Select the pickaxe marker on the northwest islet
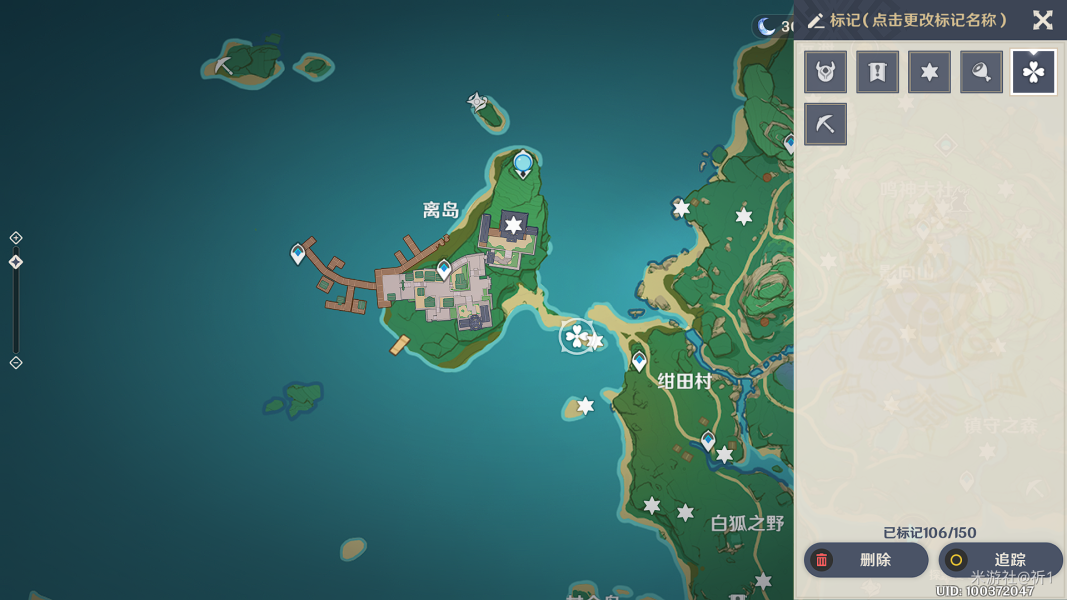Viewport: 1067px width, 600px height. pos(224,66)
